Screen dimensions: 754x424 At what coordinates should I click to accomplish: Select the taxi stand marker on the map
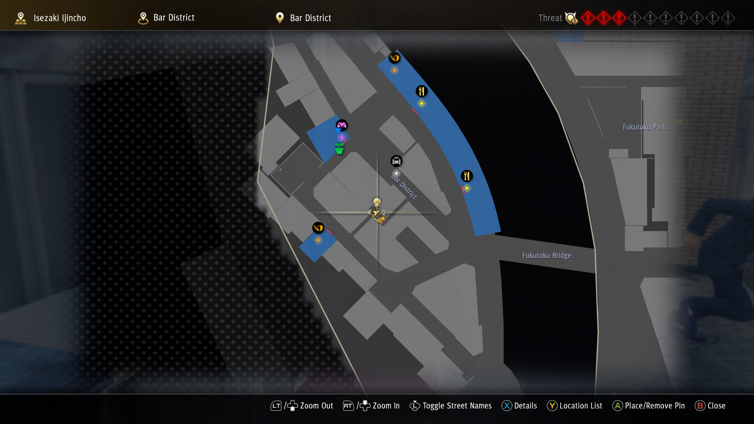tap(396, 161)
